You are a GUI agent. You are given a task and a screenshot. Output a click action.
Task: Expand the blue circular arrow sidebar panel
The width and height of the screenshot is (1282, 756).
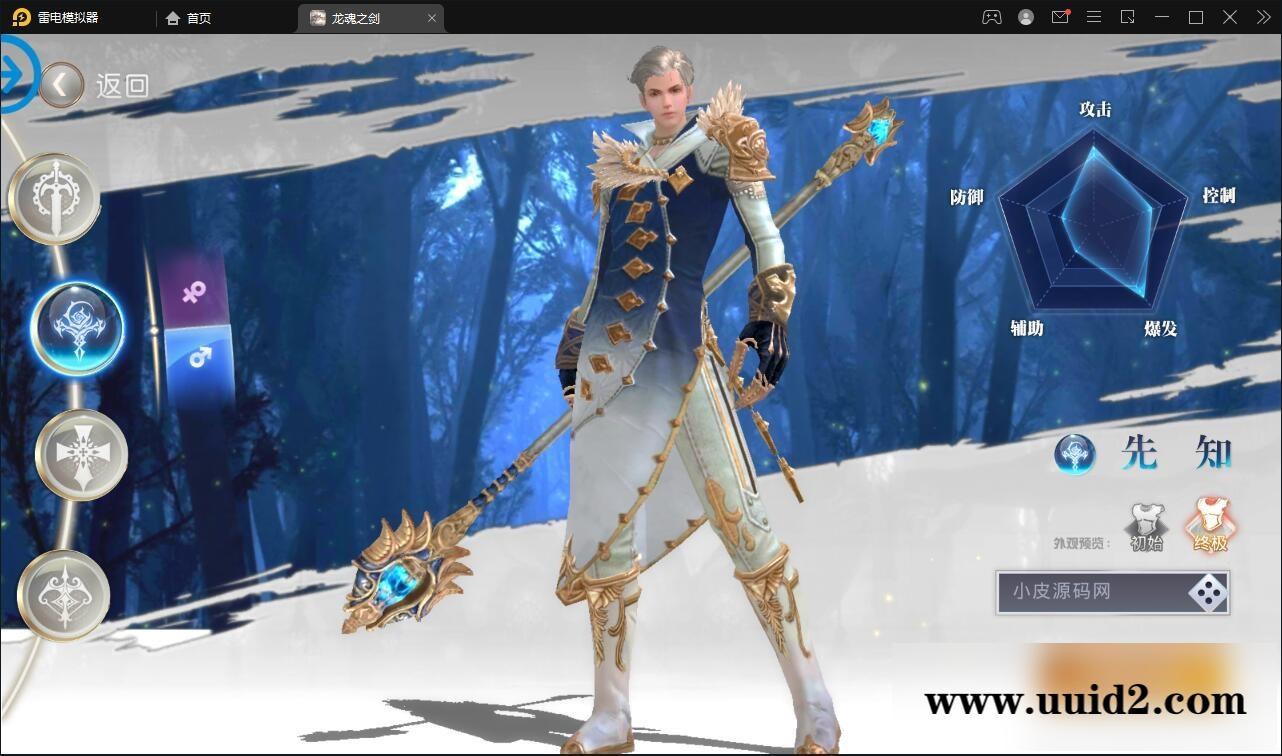point(15,72)
